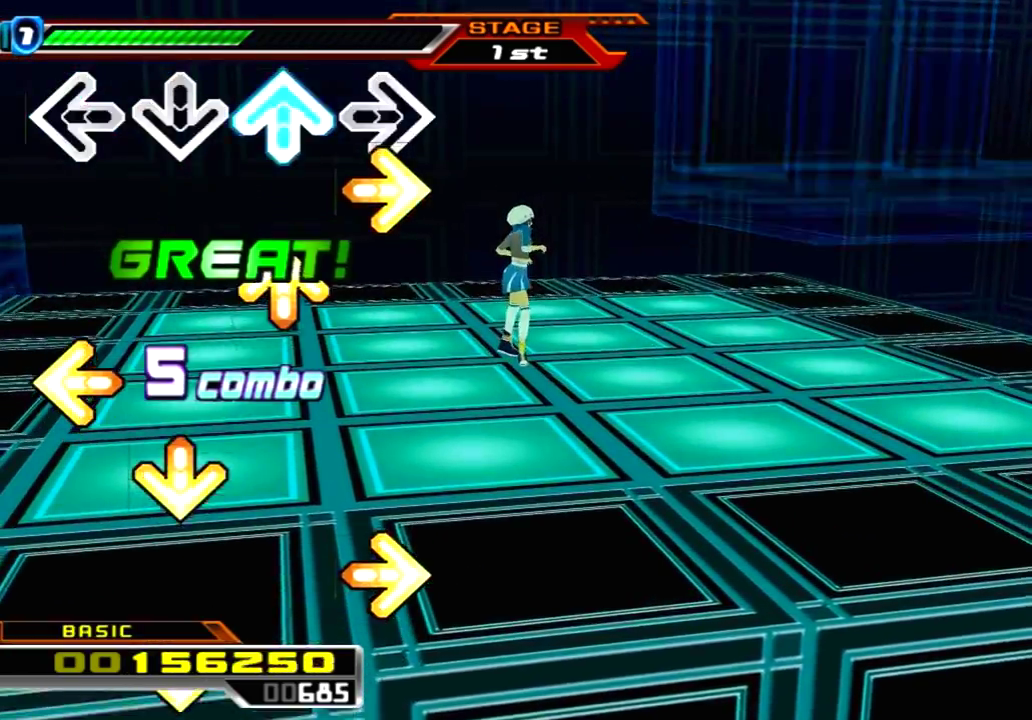Screen dimensions: 1032x720
Task: Hit the left arrow step receptor
Action: click(76, 117)
